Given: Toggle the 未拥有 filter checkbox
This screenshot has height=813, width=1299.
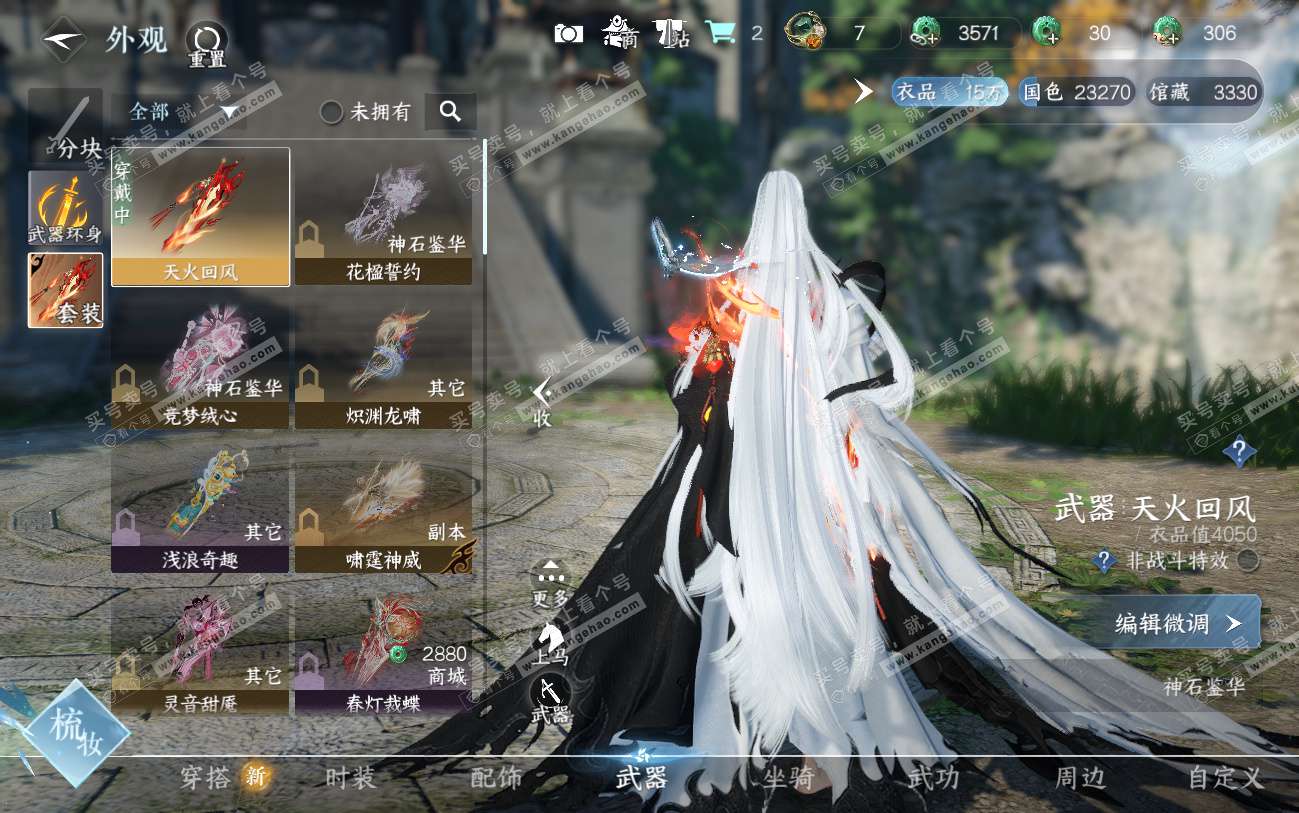Looking at the screenshot, I should (332, 112).
